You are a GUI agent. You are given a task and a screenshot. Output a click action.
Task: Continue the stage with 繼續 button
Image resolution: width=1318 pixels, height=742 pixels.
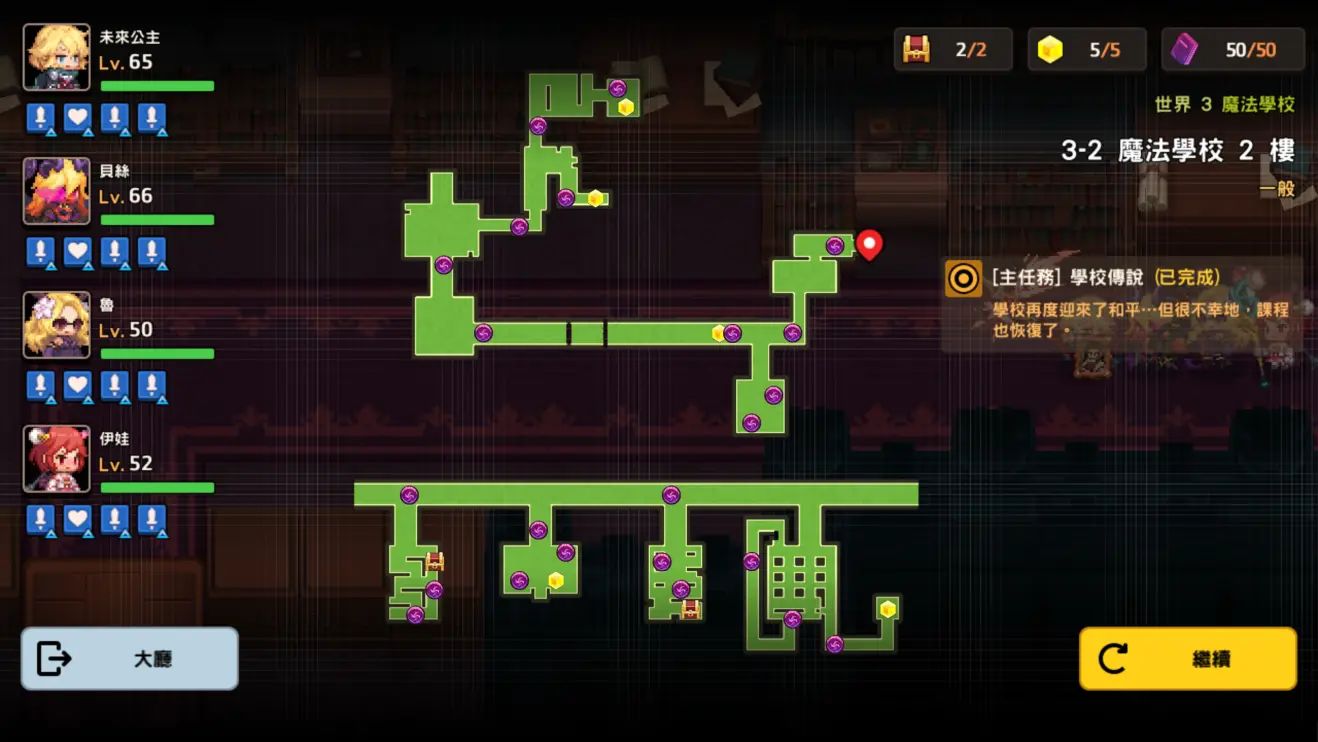1187,659
